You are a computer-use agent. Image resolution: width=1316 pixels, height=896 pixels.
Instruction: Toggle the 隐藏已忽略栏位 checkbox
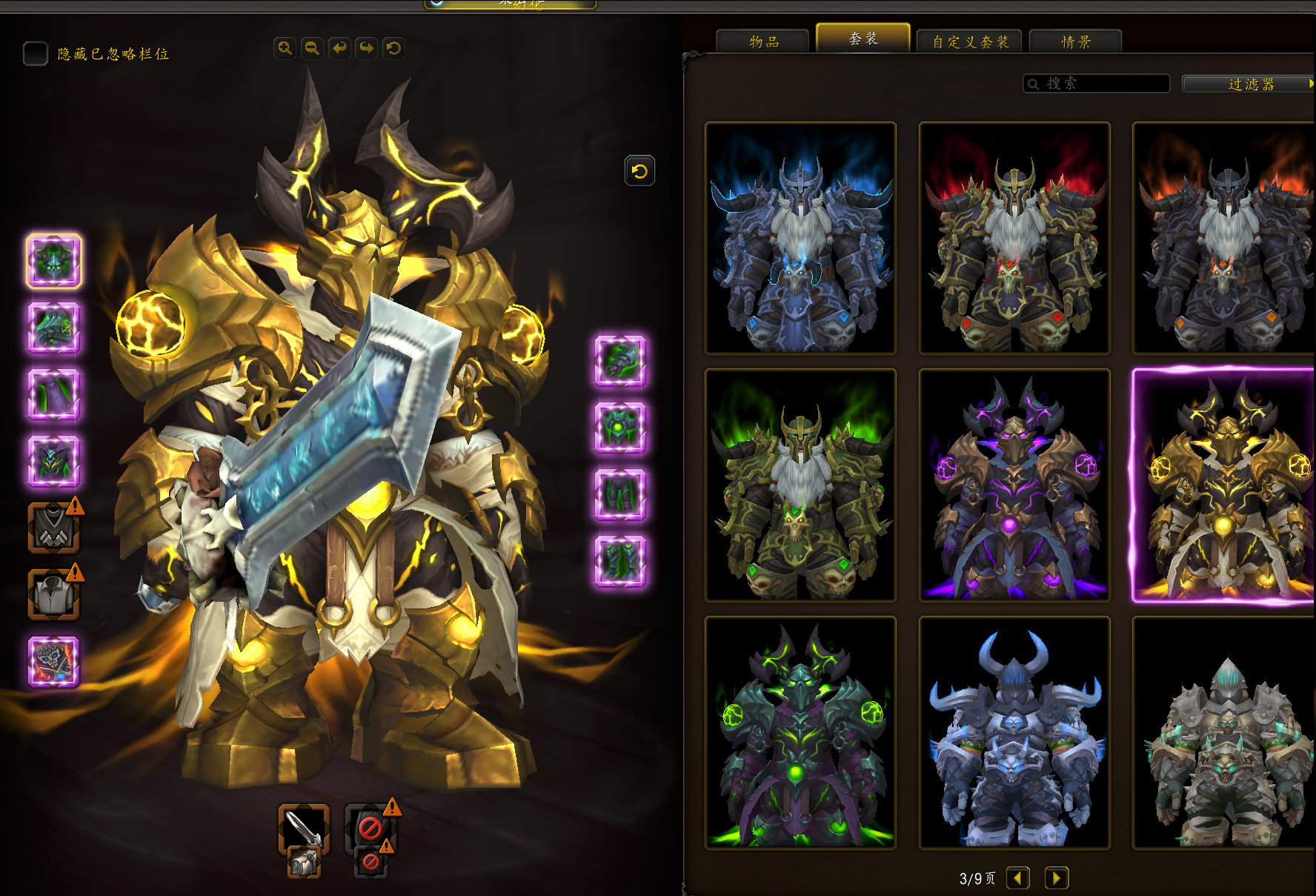click(35, 53)
